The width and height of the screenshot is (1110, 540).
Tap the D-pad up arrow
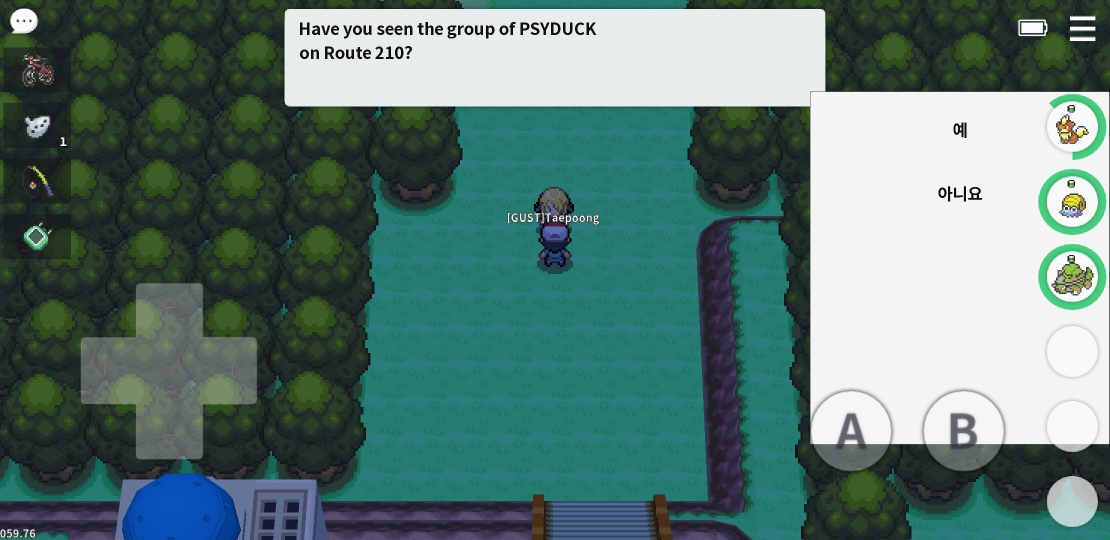(x=169, y=311)
